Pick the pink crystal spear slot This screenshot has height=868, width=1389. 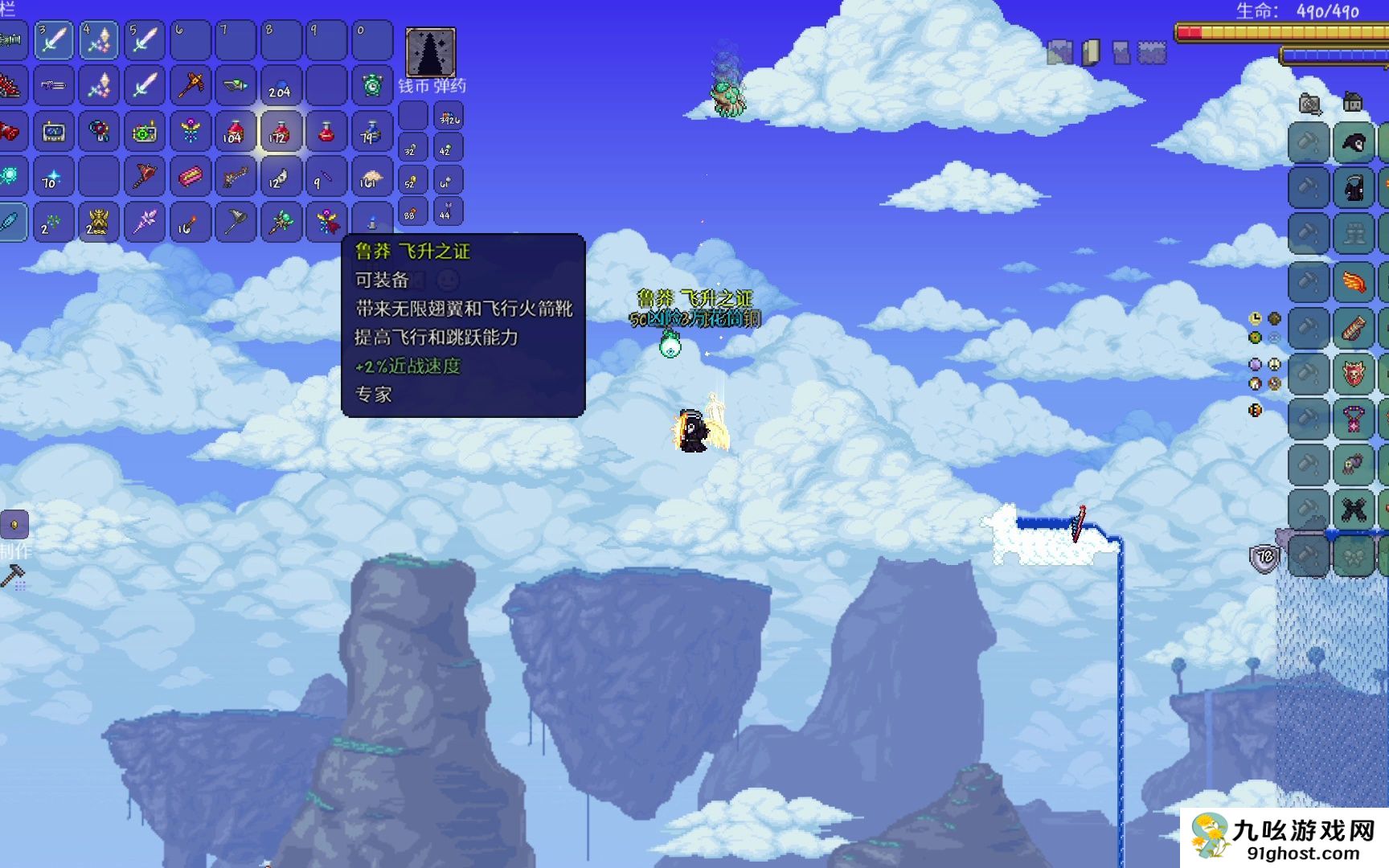click(x=145, y=222)
